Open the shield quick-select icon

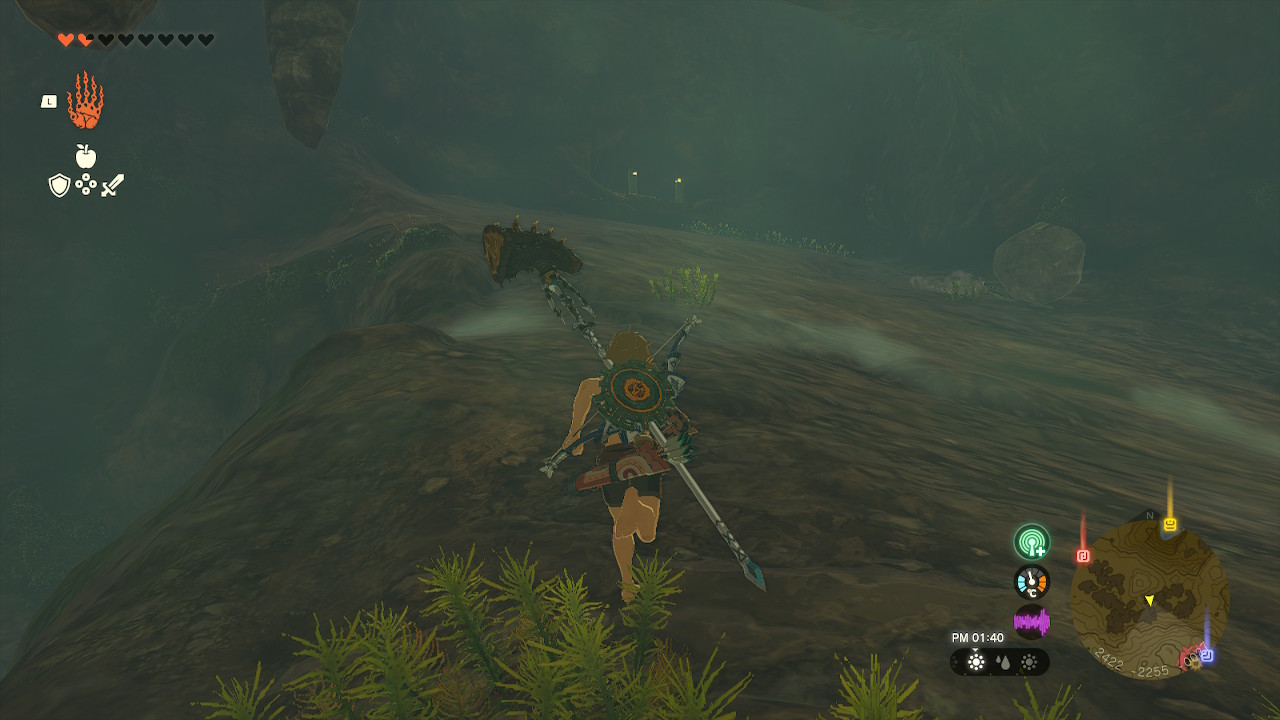59,185
